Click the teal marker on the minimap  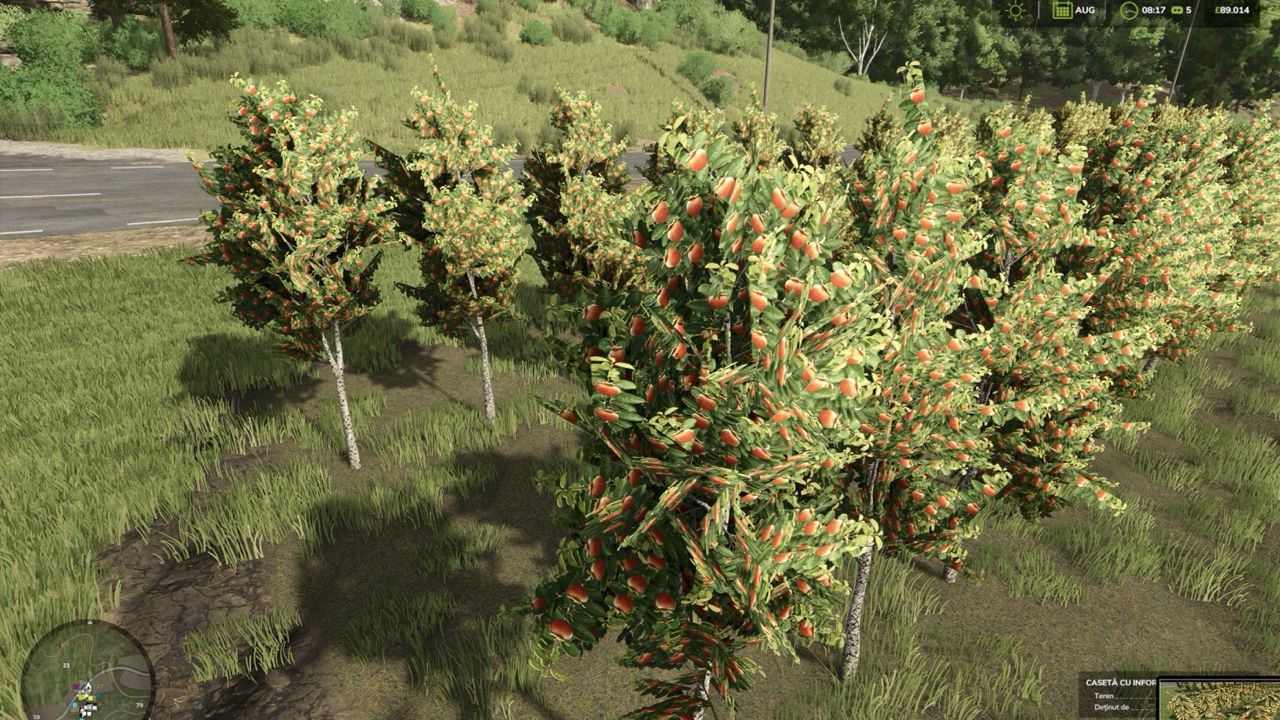click(x=74, y=705)
